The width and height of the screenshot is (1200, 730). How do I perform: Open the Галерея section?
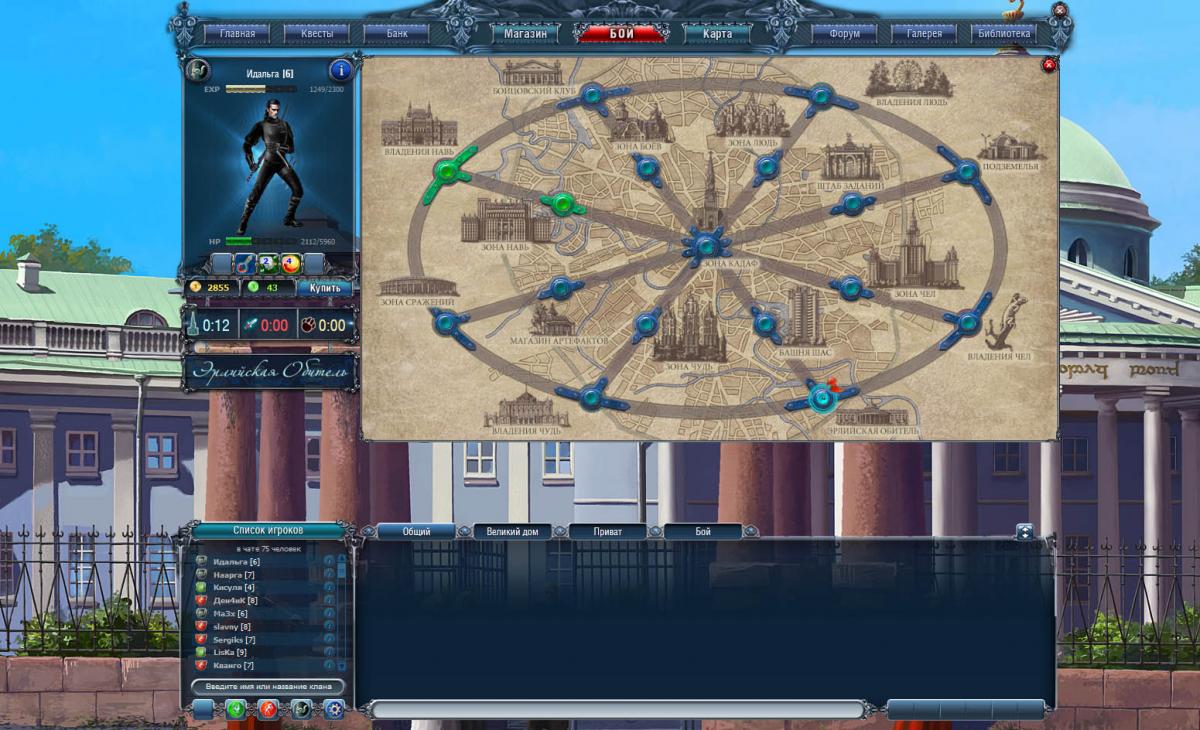coord(924,33)
